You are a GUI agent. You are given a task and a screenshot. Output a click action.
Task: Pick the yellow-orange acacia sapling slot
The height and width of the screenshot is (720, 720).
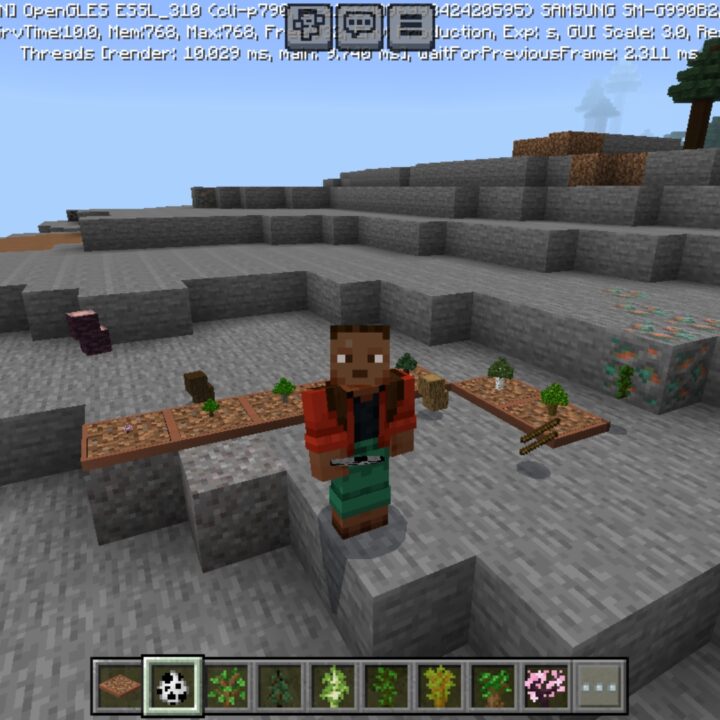pyautogui.click(x=440, y=686)
